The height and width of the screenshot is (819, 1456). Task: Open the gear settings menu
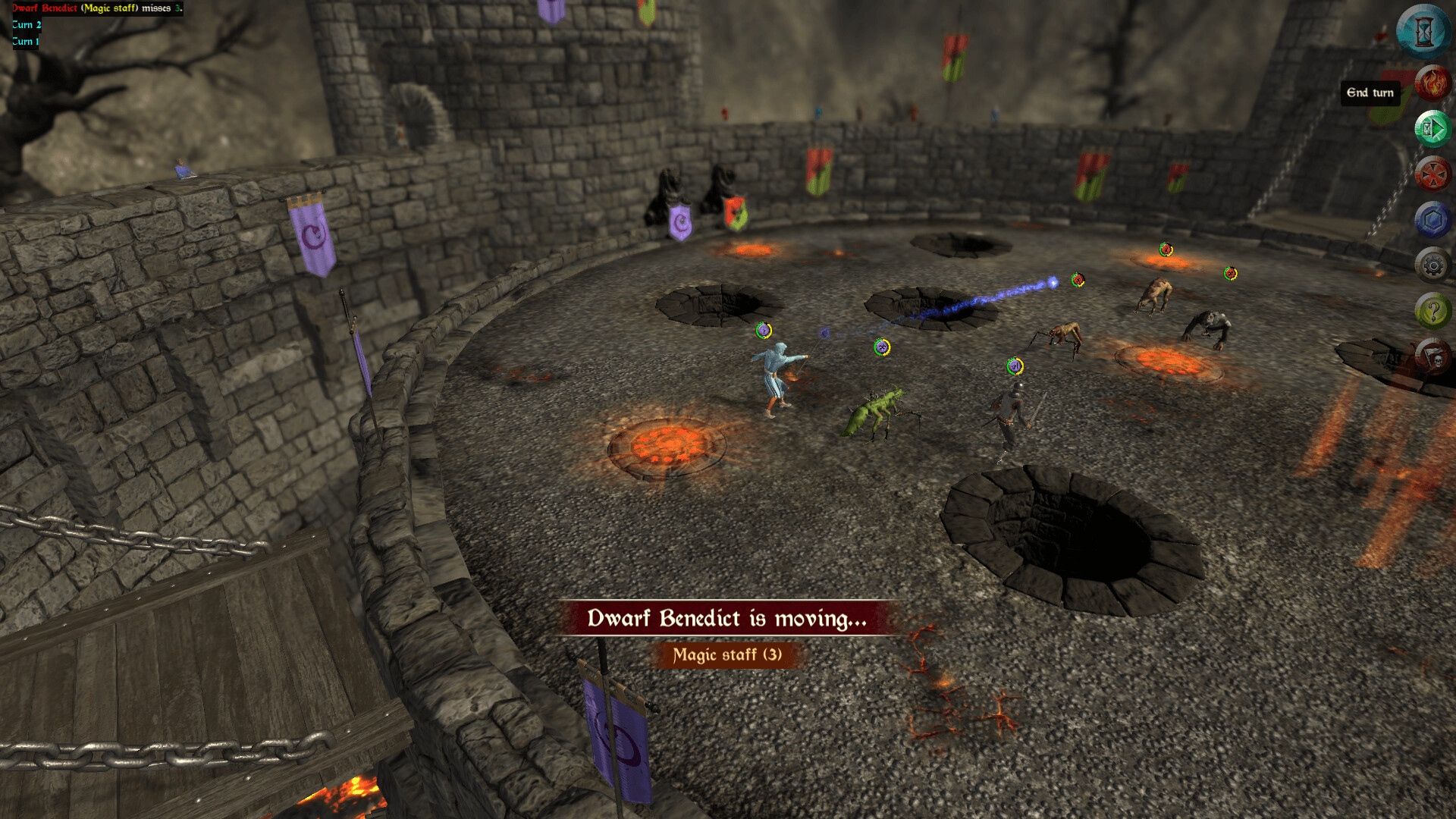[x=1432, y=265]
